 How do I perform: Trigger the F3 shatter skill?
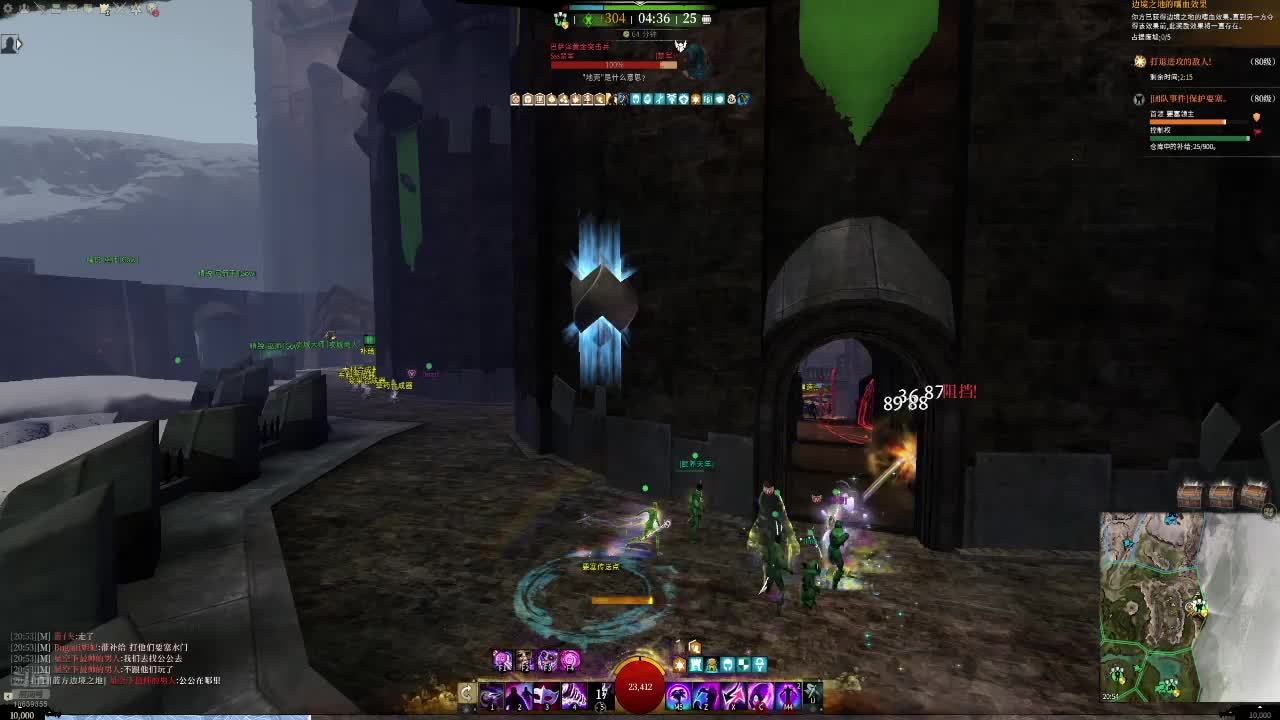pos(548,660)
